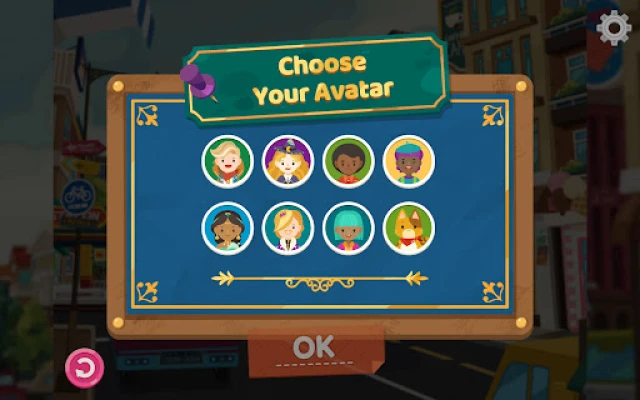
Task: Select the orange cat avatar
Action: click(409, 229)
